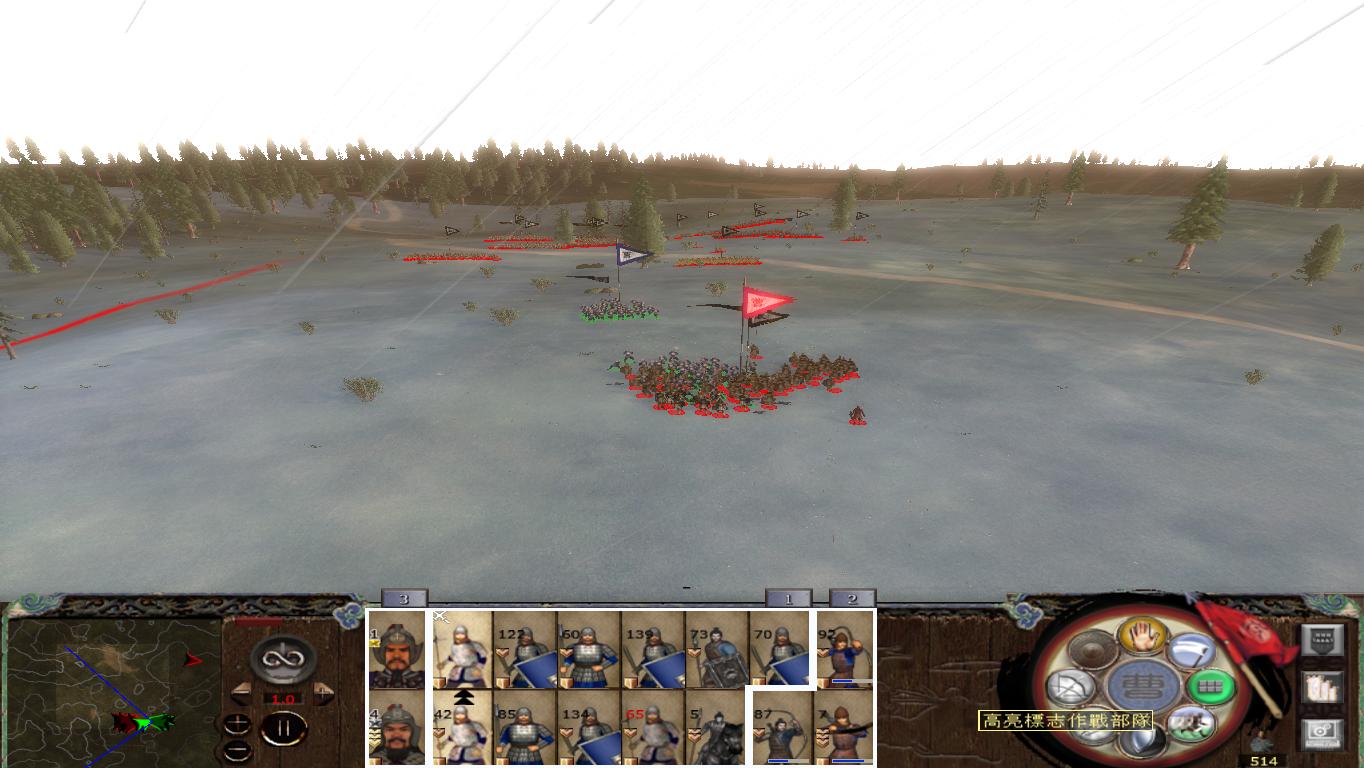Viewport: 1364px width, 768px height.
Task: Click the speed increase arrow beside 1.0
Action: tap(322, 691)
